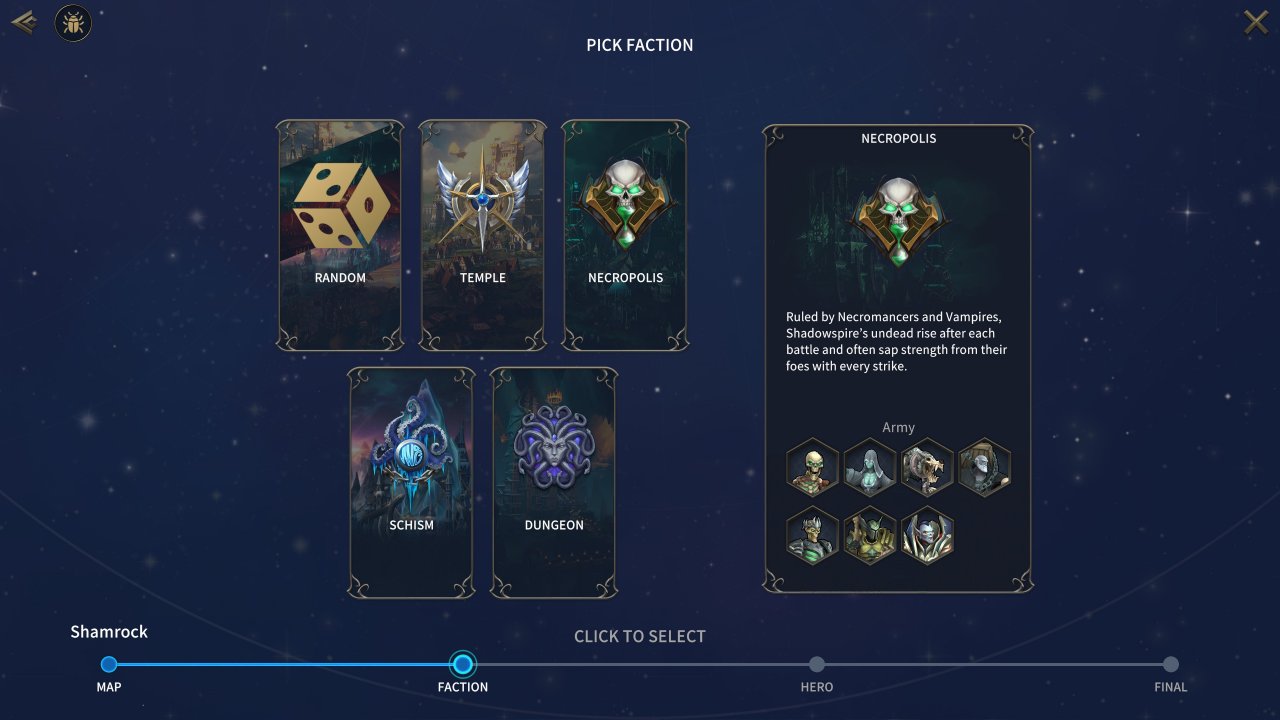
Task: Close the faction selection screen
Action: (1255, 22)
